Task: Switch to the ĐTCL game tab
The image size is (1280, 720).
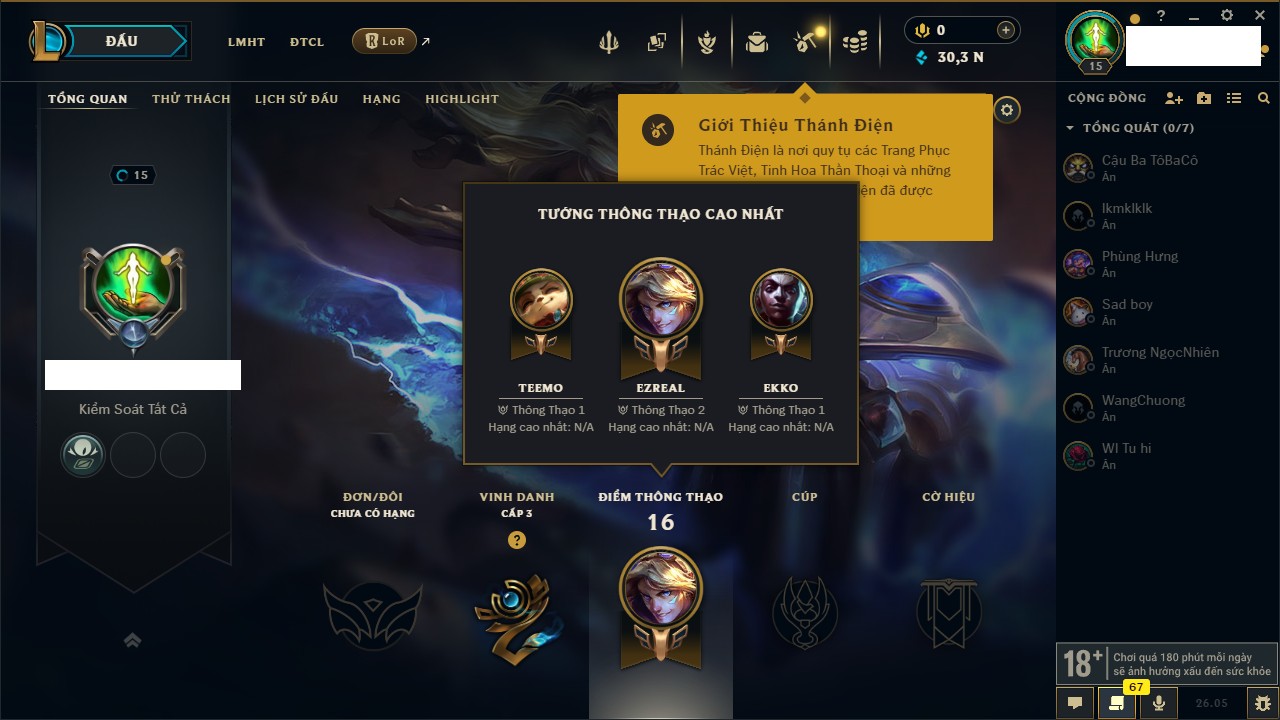Action: pyautogui.click(x=307, y=42)
